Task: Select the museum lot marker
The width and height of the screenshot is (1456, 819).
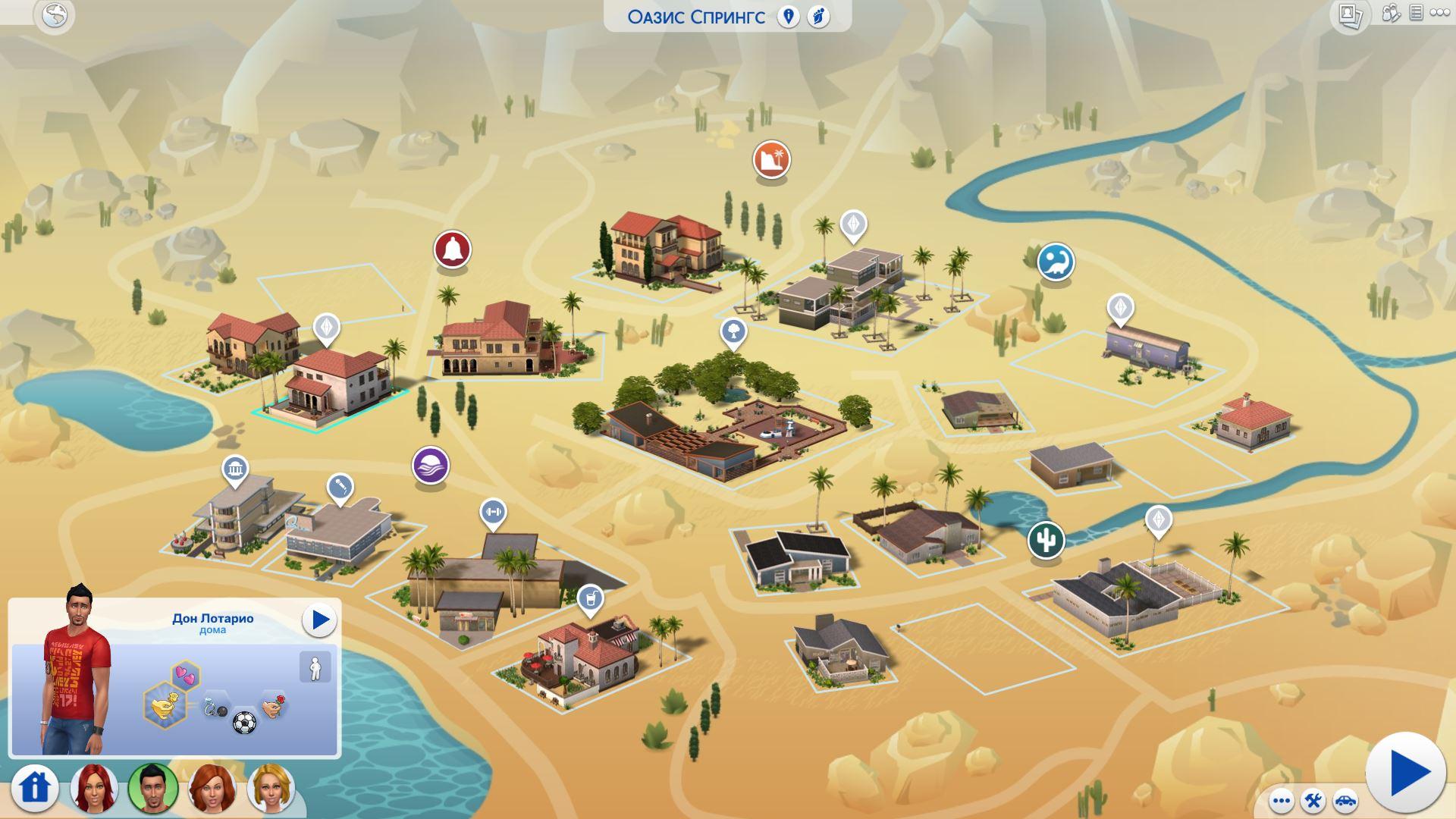Action: [x=235, y=470]
